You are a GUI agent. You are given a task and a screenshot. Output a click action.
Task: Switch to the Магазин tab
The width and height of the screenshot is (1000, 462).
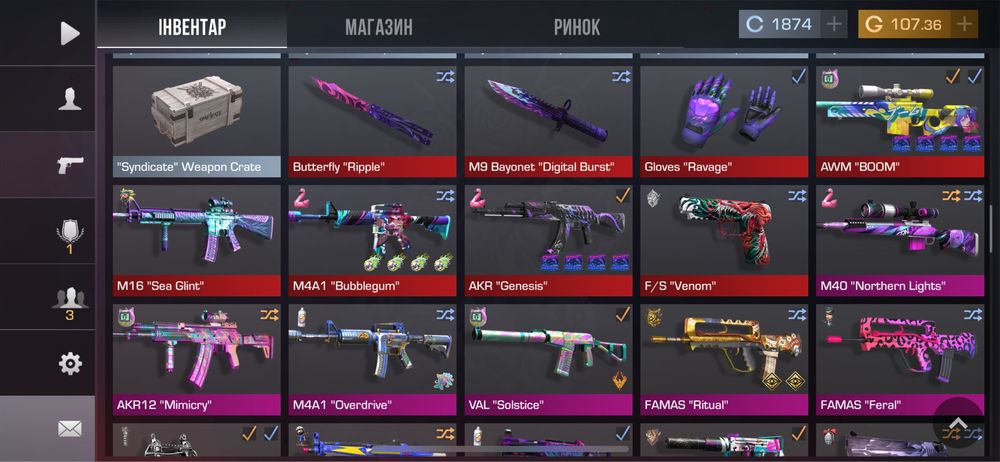pos(378,26)
